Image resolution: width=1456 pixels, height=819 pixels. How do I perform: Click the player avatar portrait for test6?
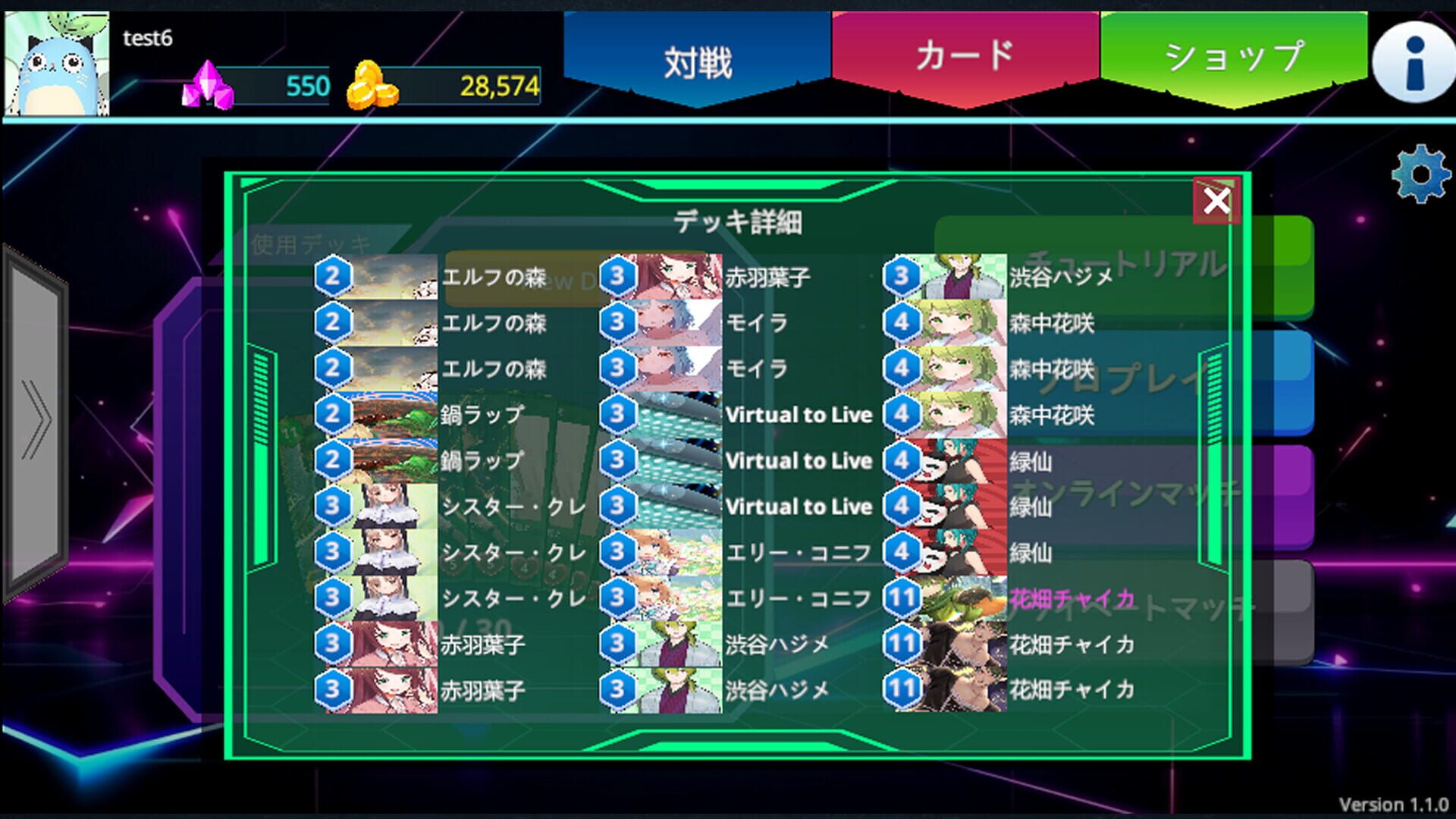click(57, 61)
